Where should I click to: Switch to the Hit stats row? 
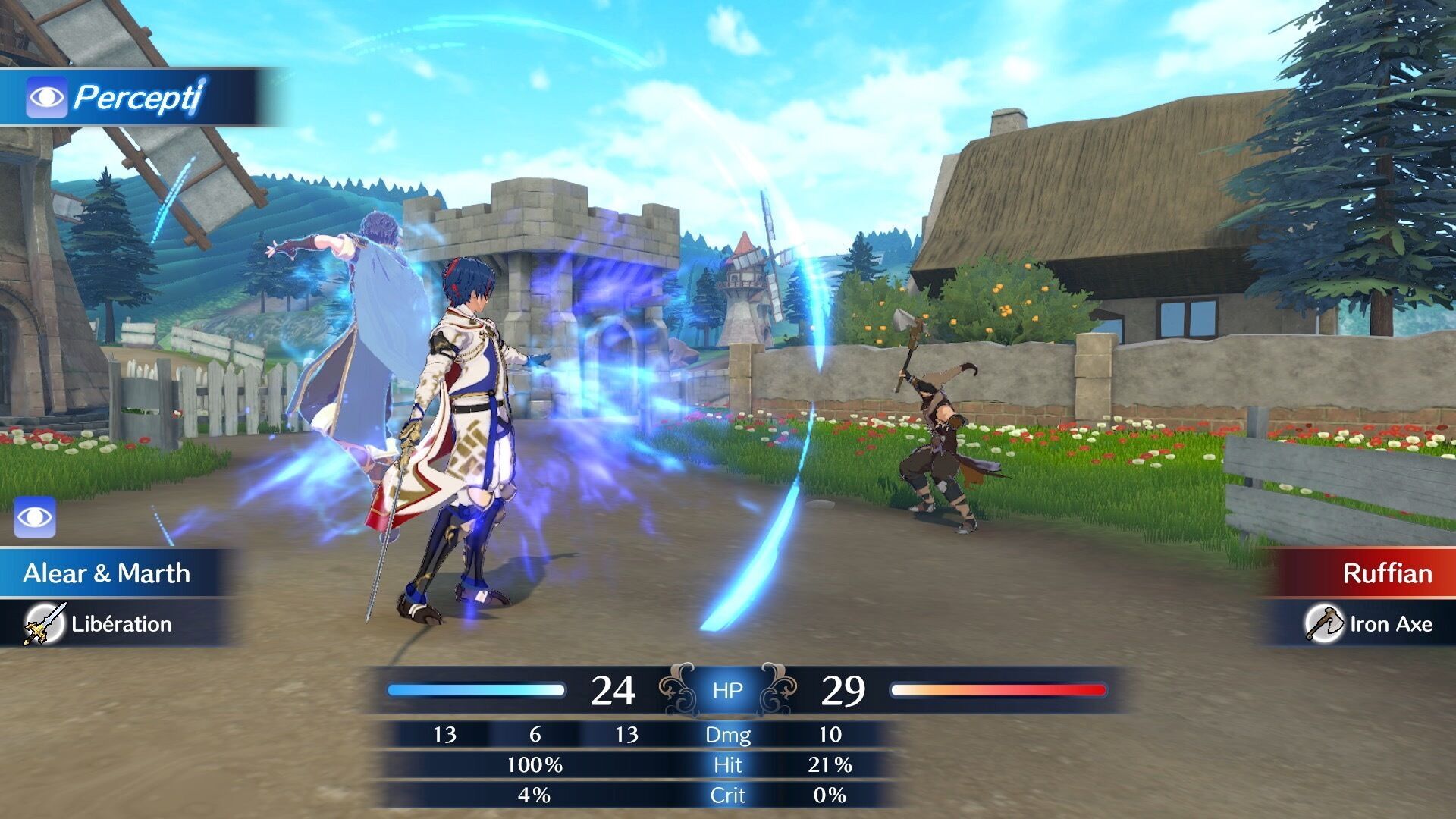pyautogui.click(x=726, y=765)
